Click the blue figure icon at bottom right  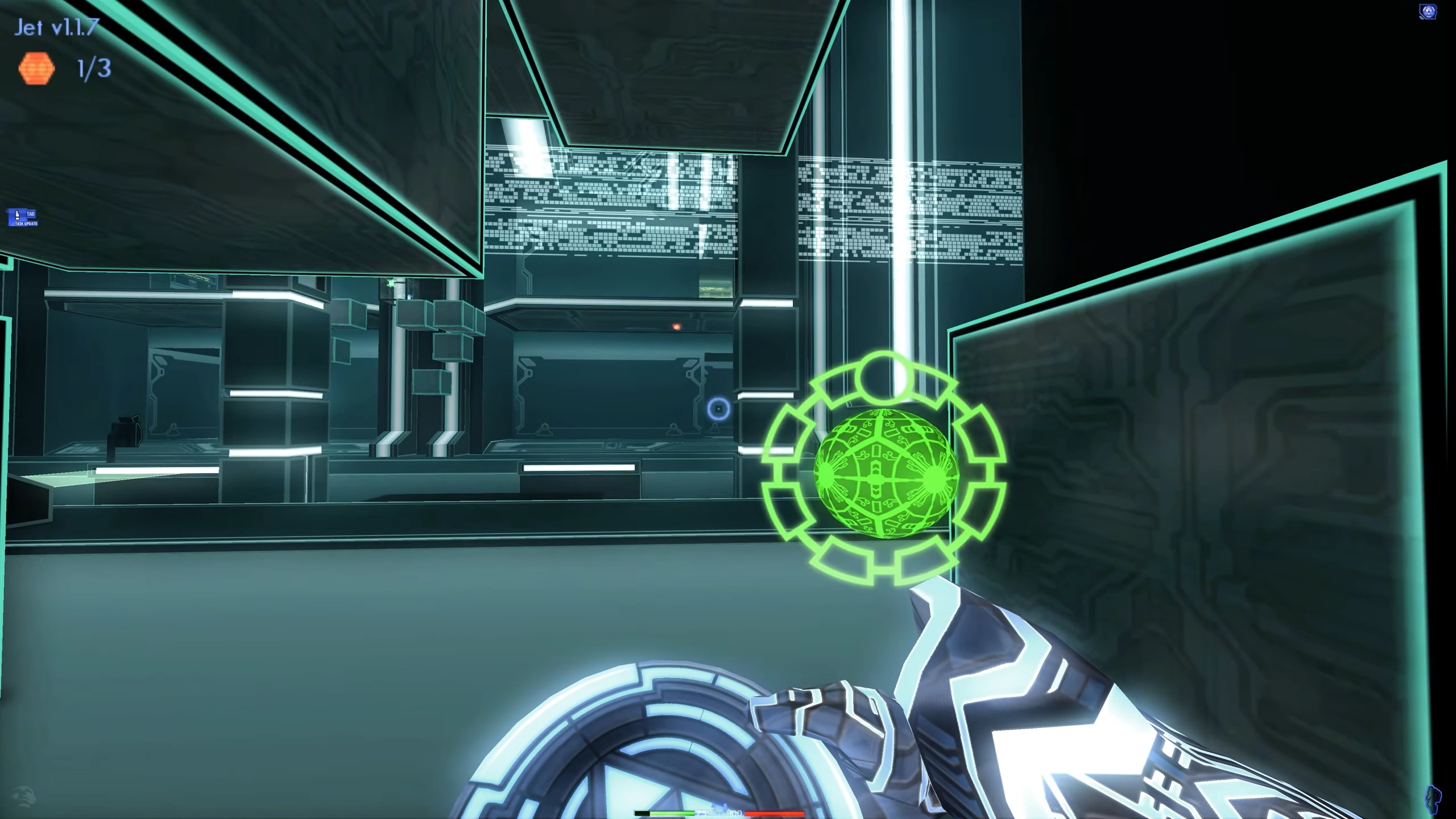pos(1434,799)
